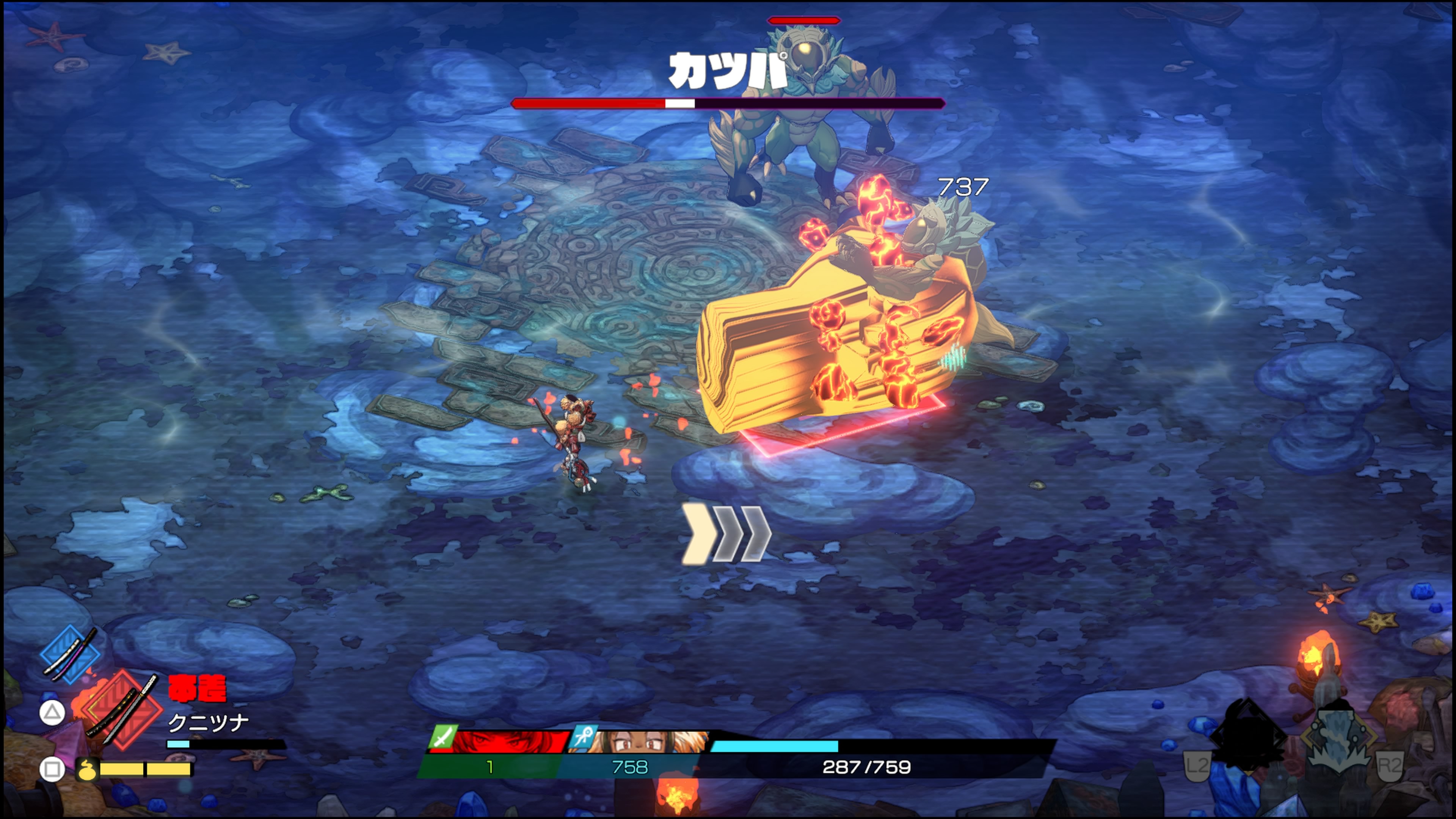This screenshot has width=1456, height=819.
Task: Switch to the blonde companion portrait
Action: pyautogui.click(x=642, y=741)
